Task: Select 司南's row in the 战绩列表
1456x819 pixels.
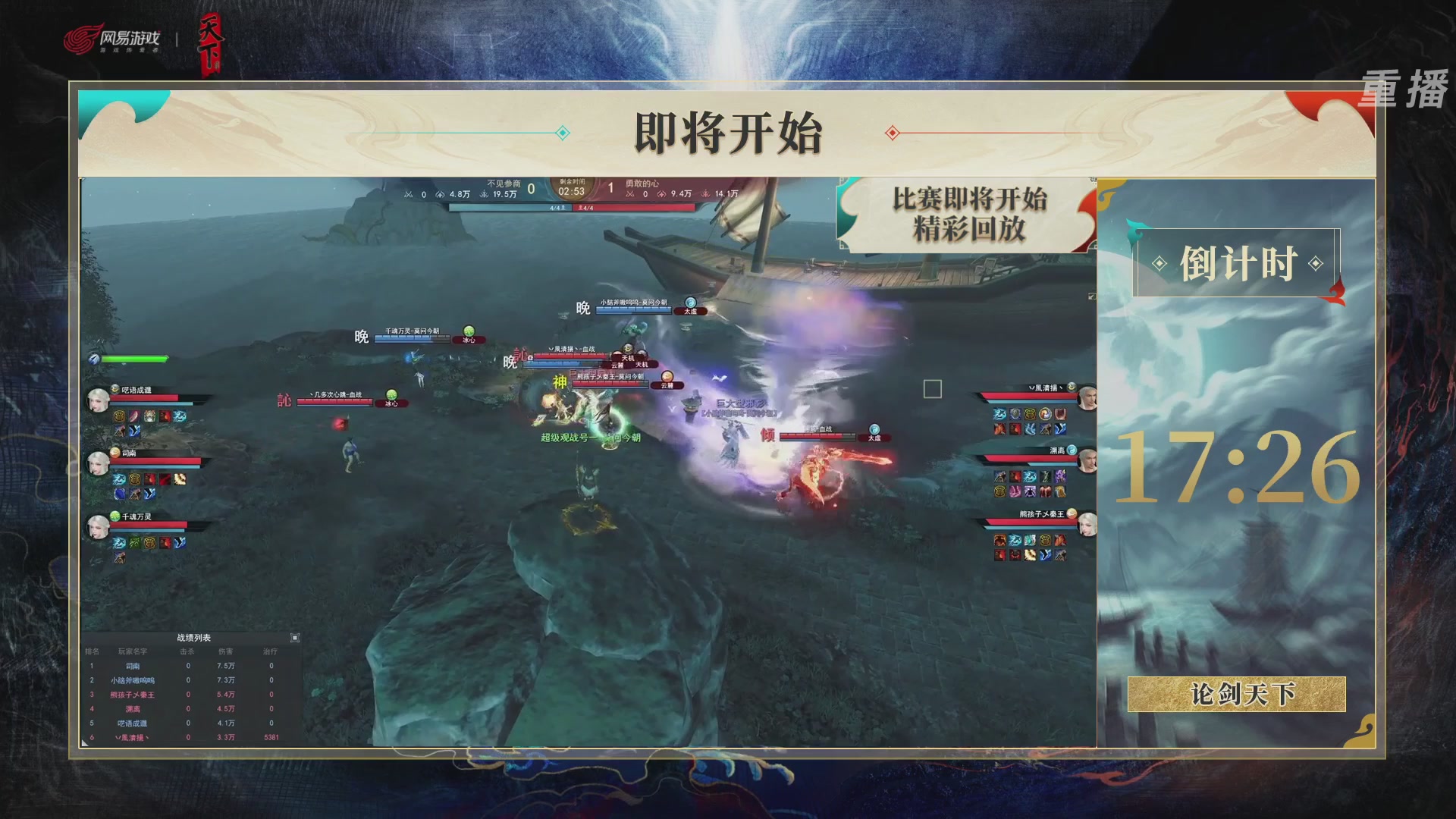Action: (x=133, y=666)
